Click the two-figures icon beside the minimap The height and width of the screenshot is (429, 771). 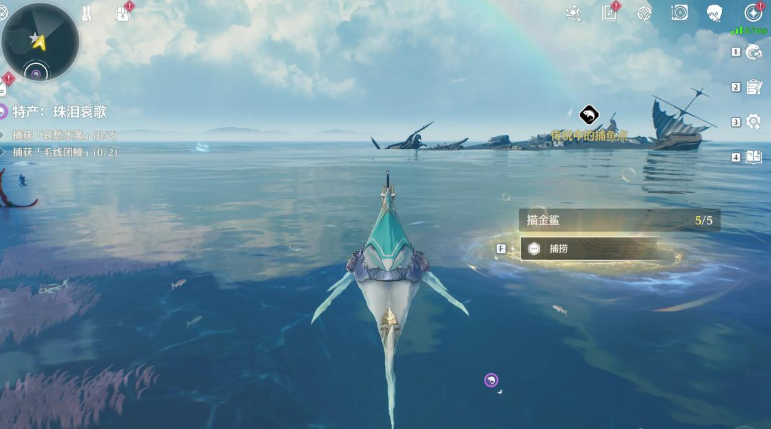pos(87,14)
